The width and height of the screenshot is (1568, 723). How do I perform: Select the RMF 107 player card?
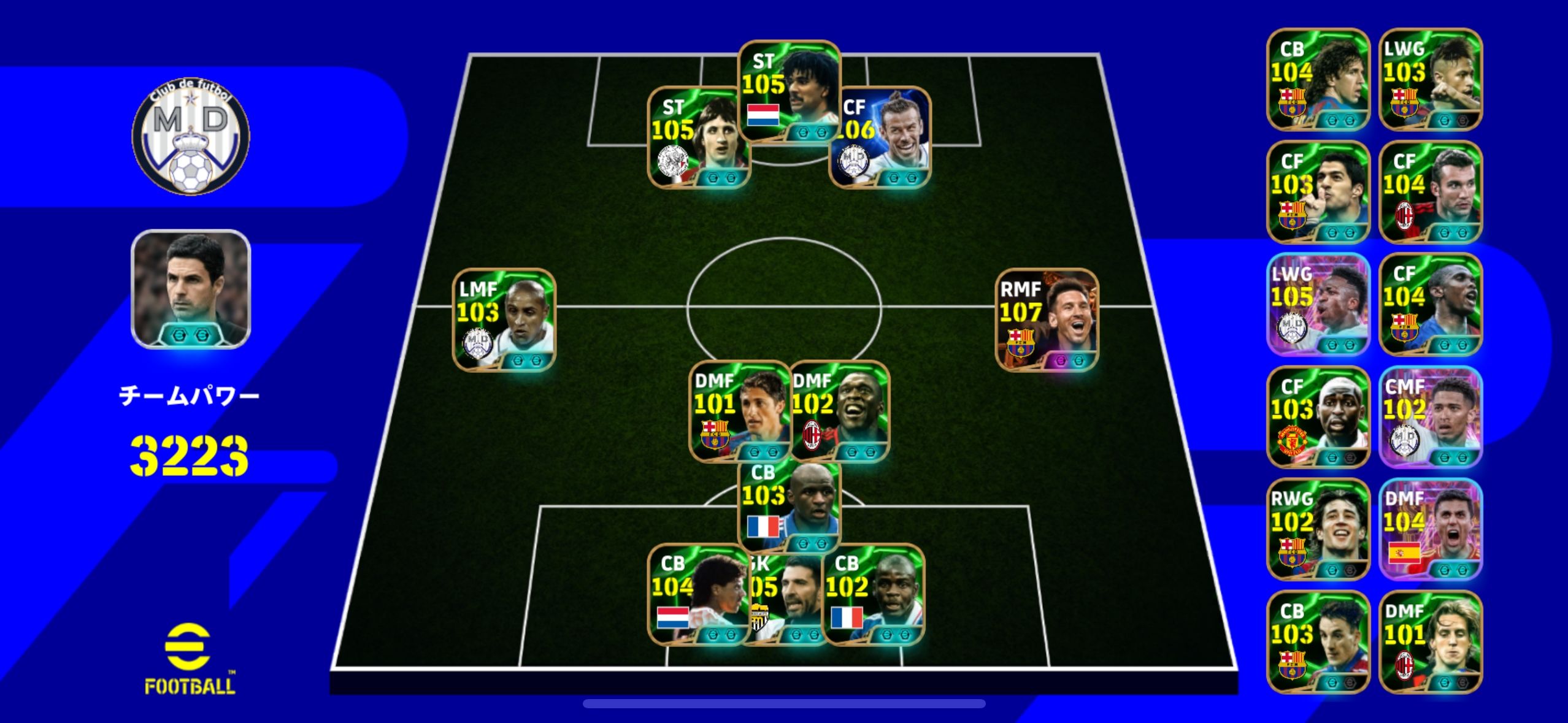point(1047,319)
